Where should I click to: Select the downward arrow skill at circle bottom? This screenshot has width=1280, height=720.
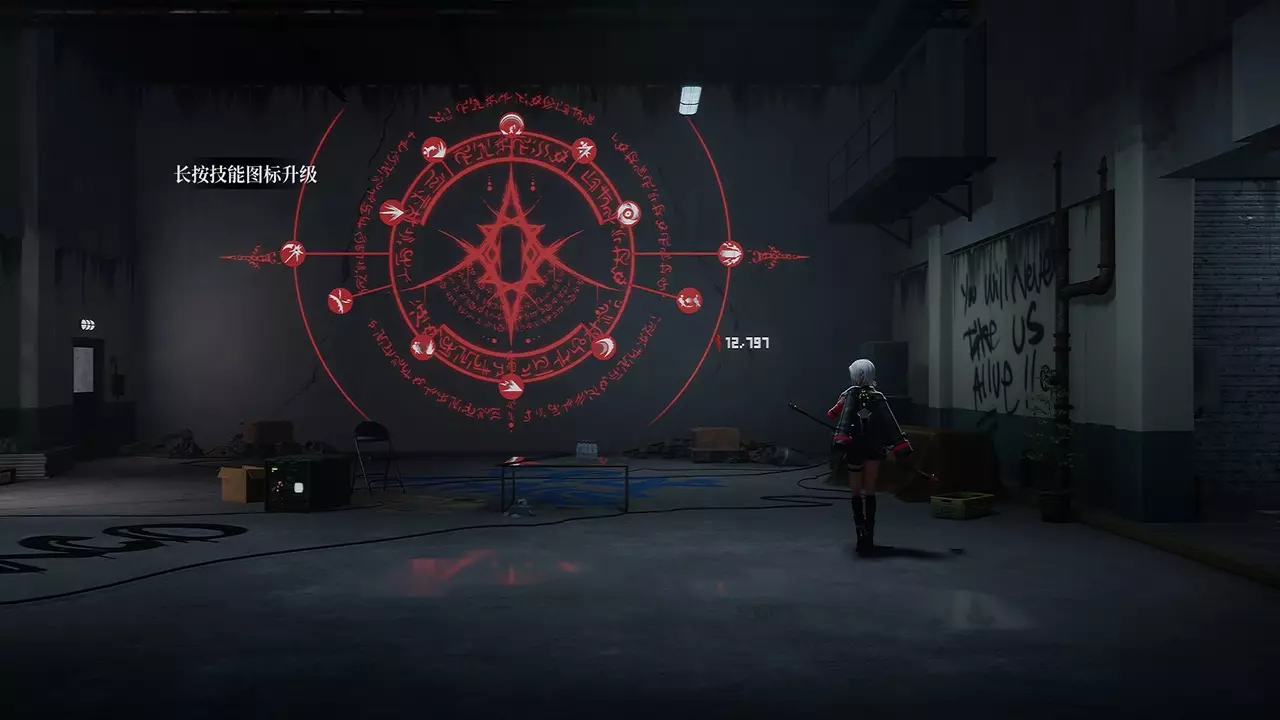point(510,385)
